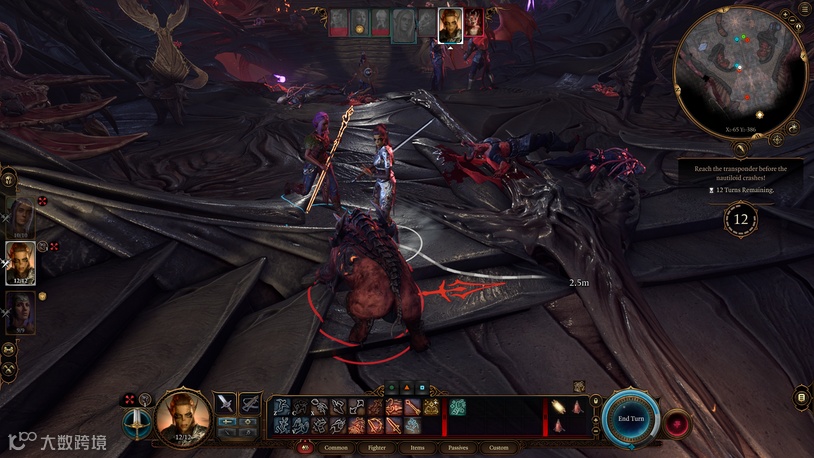Select the melee sword weapon slot
Viewport: 814px width, 458px height.
[225, 403]
